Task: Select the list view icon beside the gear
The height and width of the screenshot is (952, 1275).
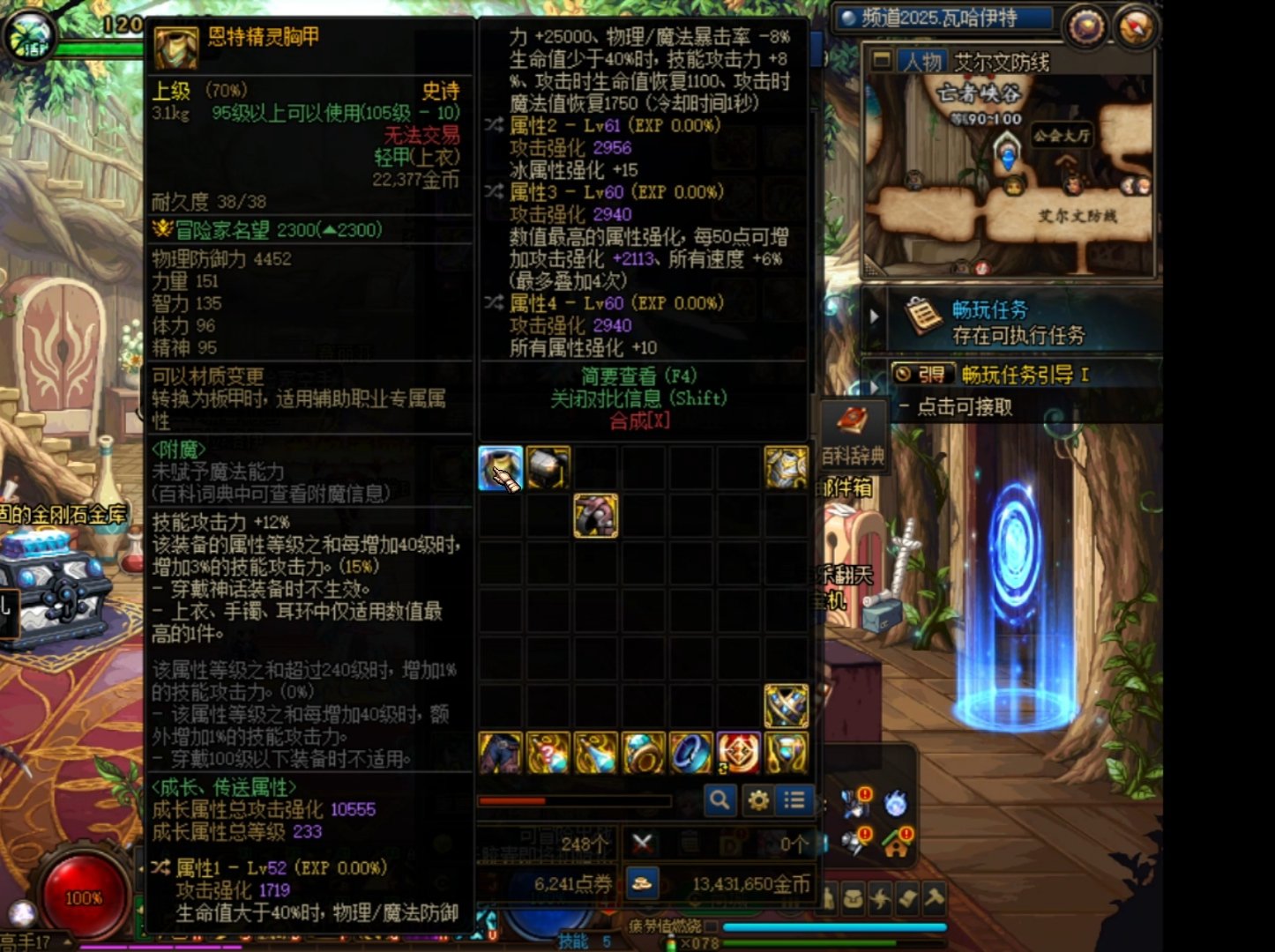Action: pos(794,800)
